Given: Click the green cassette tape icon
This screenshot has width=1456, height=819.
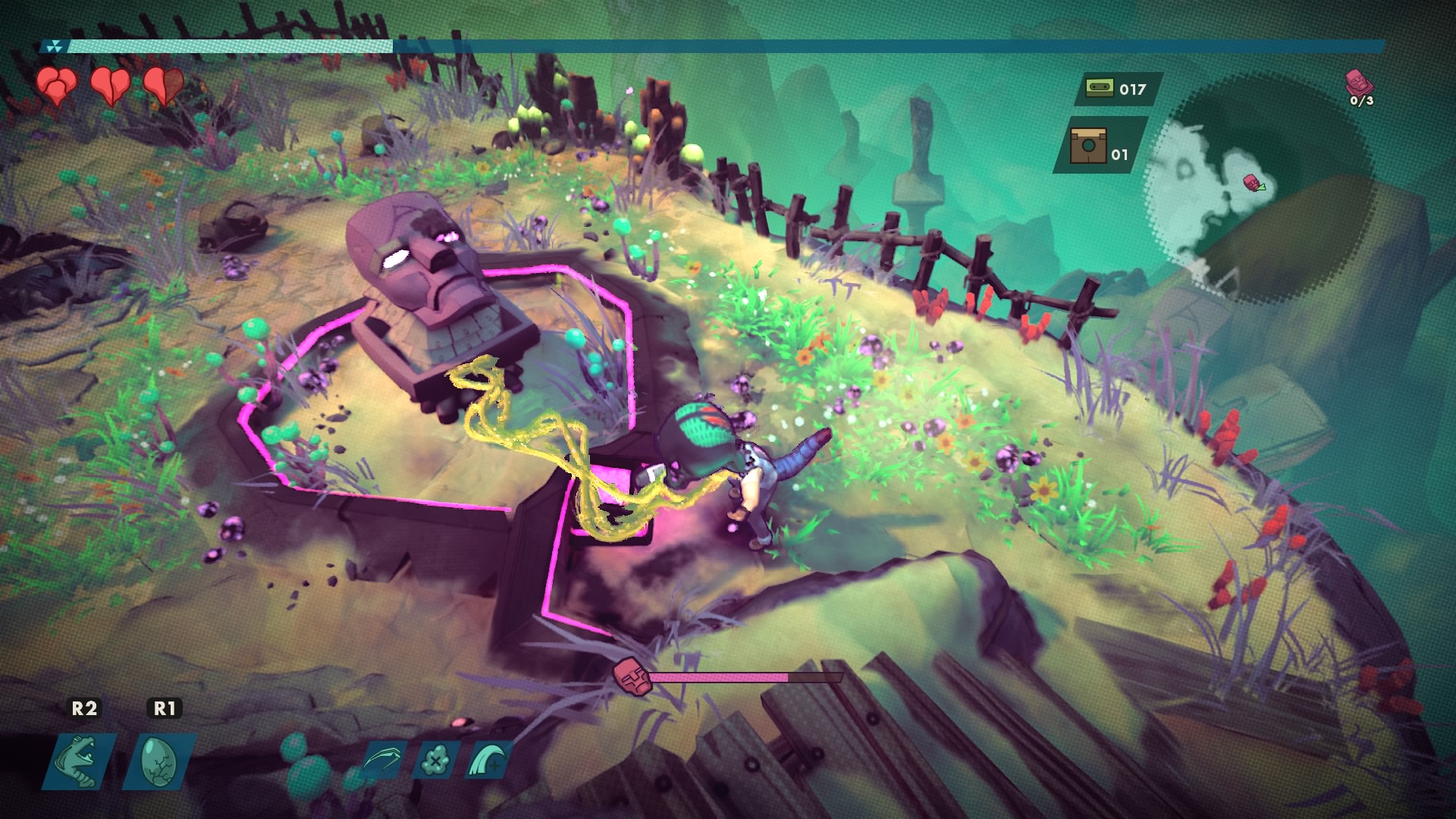Looking at the screenshot, I should pos(1097,89).
